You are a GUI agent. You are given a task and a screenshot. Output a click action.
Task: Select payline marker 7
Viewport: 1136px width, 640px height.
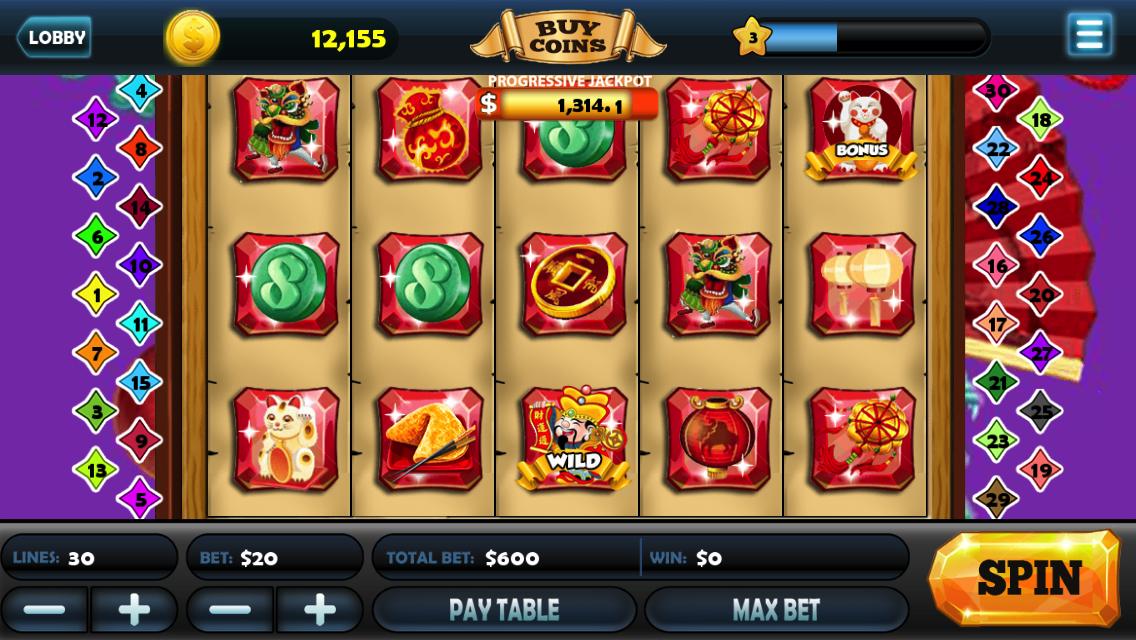(x=96, y=352)
